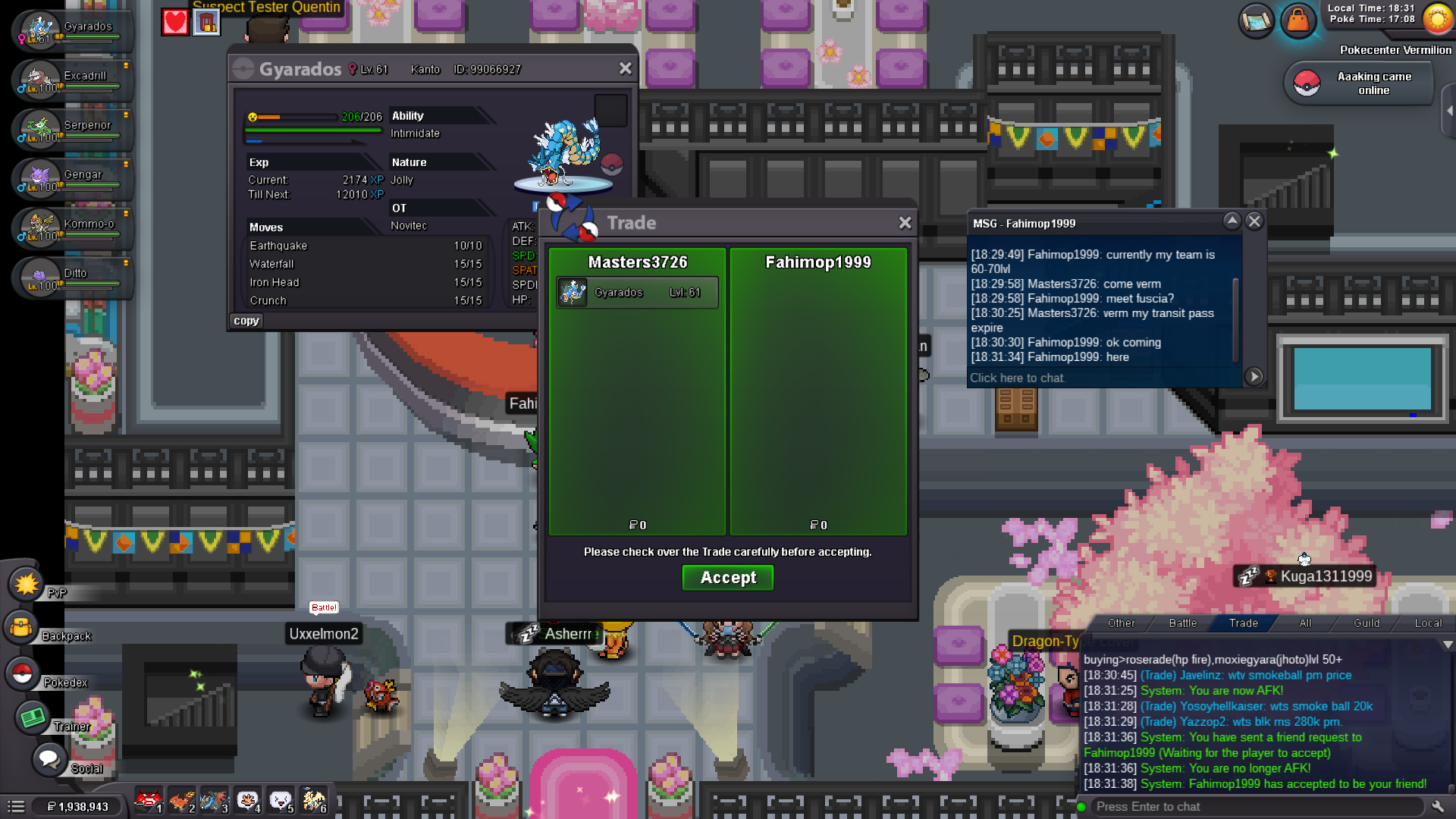Switch chat to the Battle tab
Image resolution: width=1456 pixels, height=819 pixels.
[x=1182, y=623]
